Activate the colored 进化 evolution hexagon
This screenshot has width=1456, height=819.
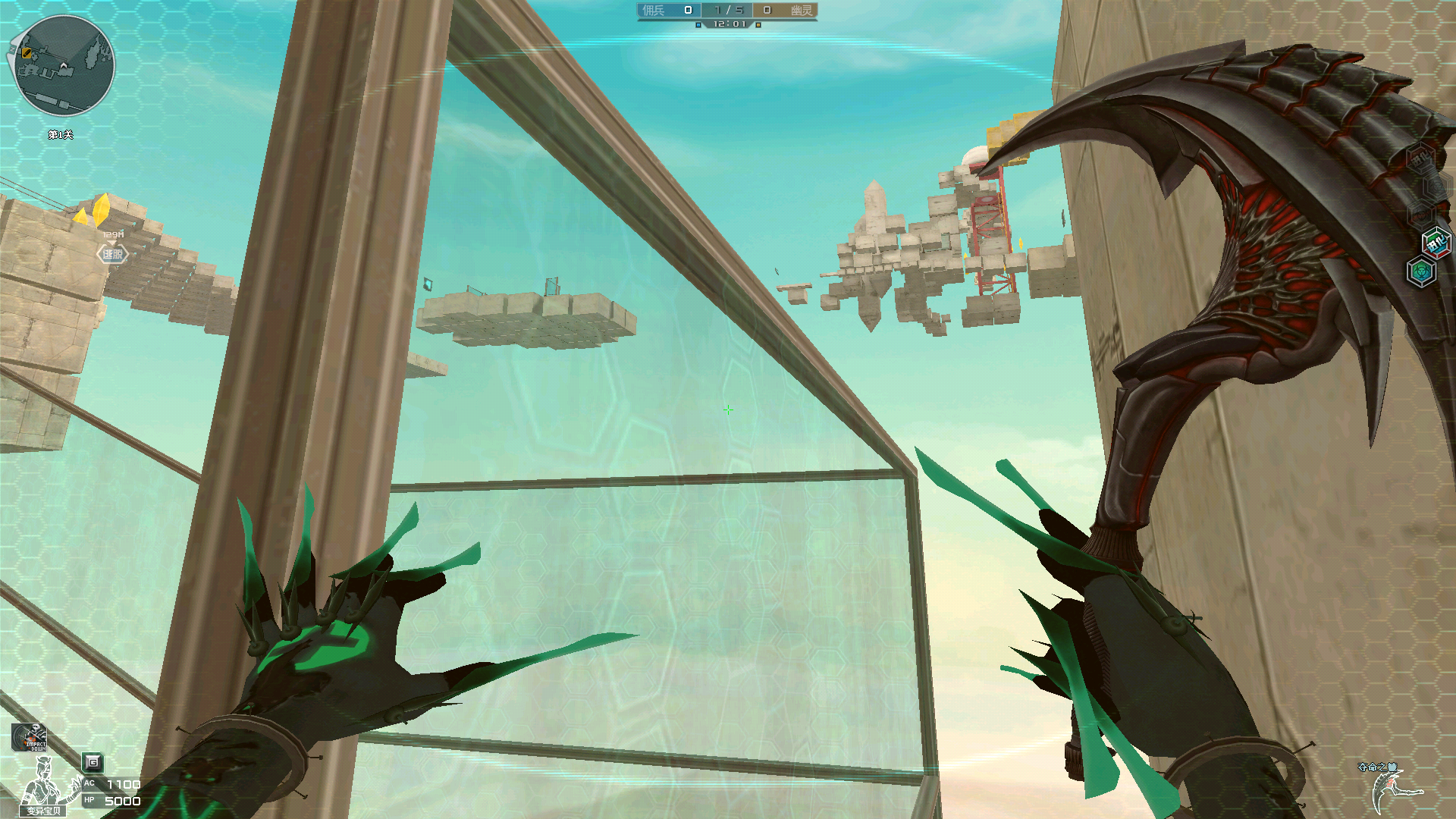point(1436,243)
